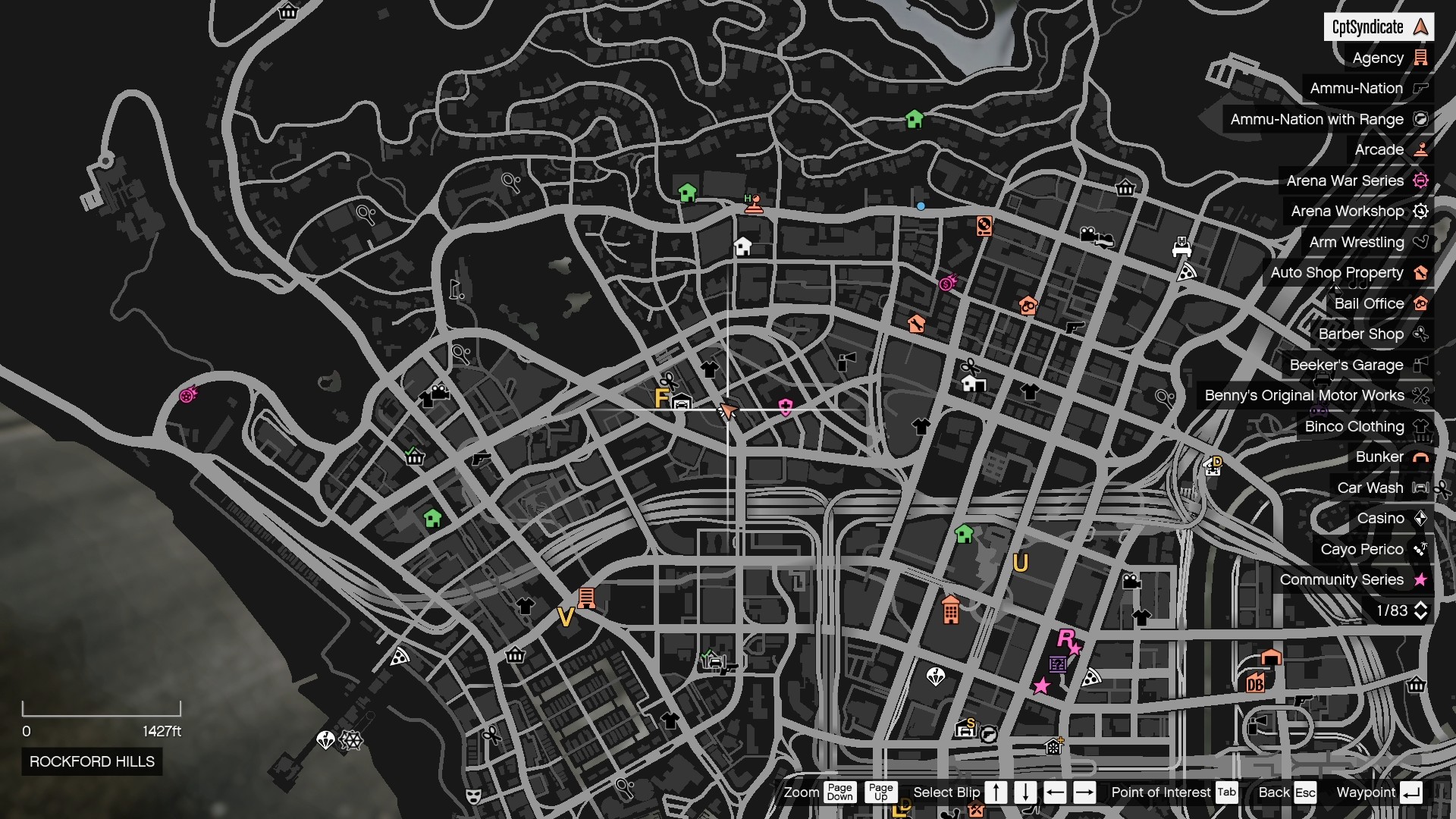1456x819 pixels.
Task: Select the Bunker legend icon
Action: point(1420,457)
